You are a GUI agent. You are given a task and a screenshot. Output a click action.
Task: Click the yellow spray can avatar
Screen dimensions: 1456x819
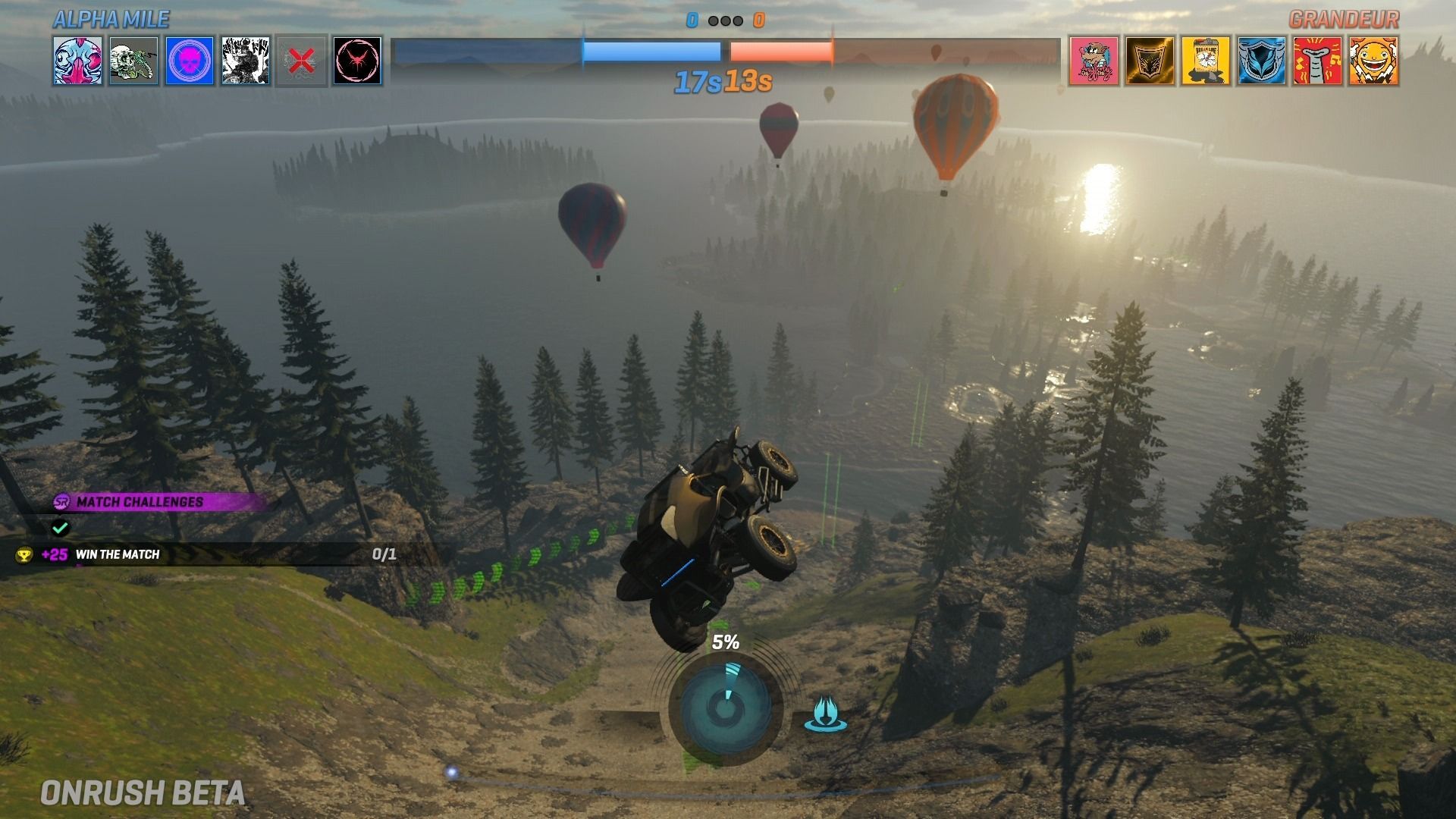click(x=1206, y=61)
